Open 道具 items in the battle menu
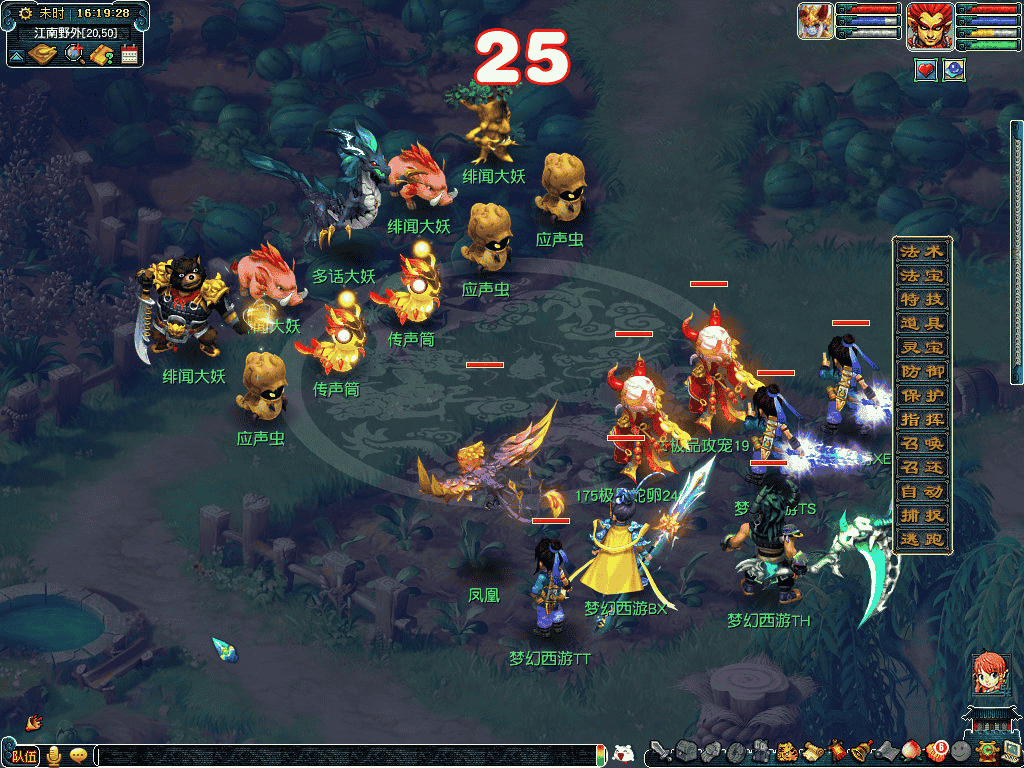 click(921, 323)
